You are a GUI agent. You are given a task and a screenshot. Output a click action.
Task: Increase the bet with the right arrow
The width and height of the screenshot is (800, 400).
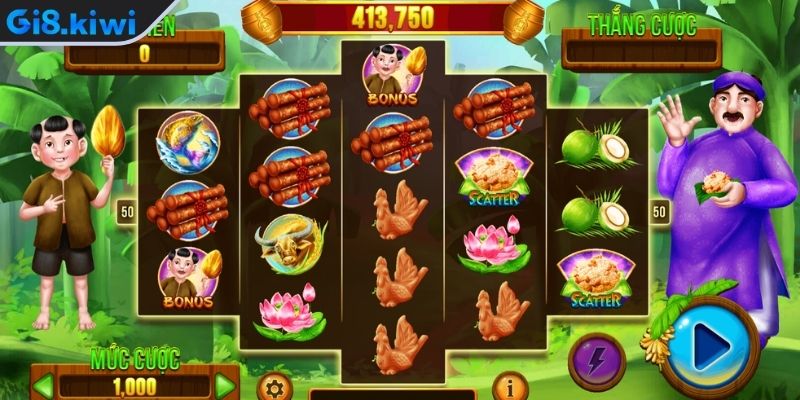[x=226, y=385]
